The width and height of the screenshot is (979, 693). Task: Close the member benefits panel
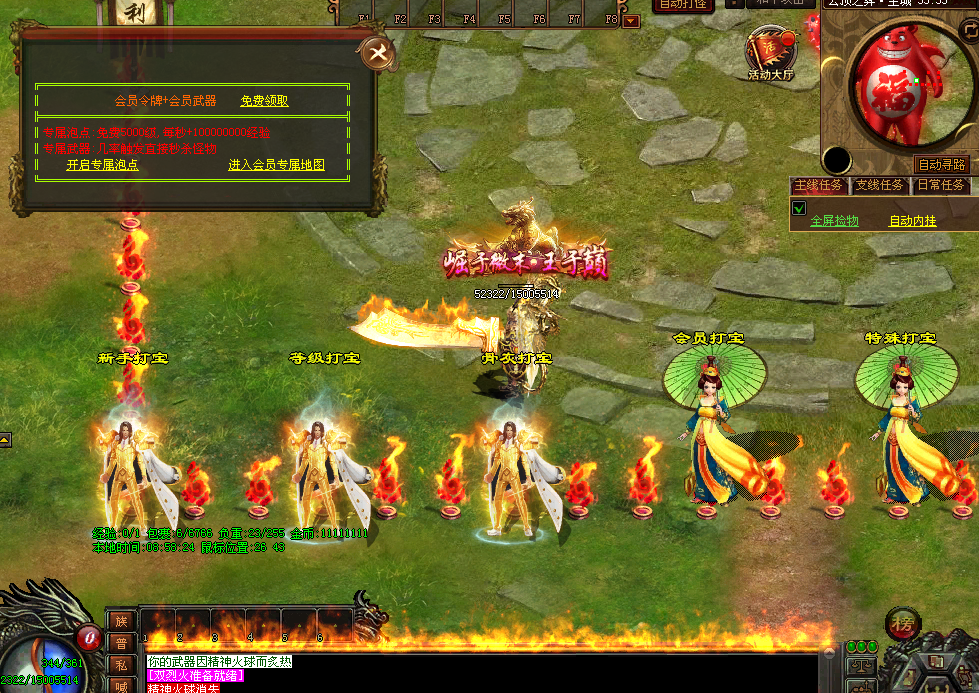point(378,54)
